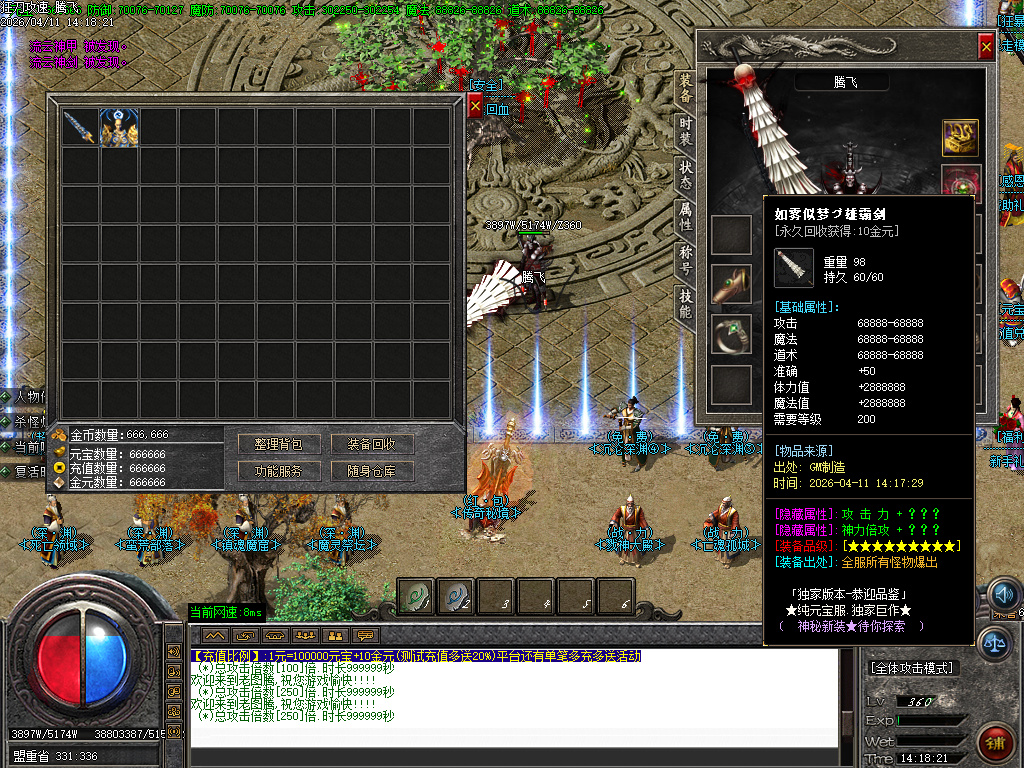Switch to the 时装 fashion tab
Viewport: 1024px width, 768px height.
click(685, 130)
